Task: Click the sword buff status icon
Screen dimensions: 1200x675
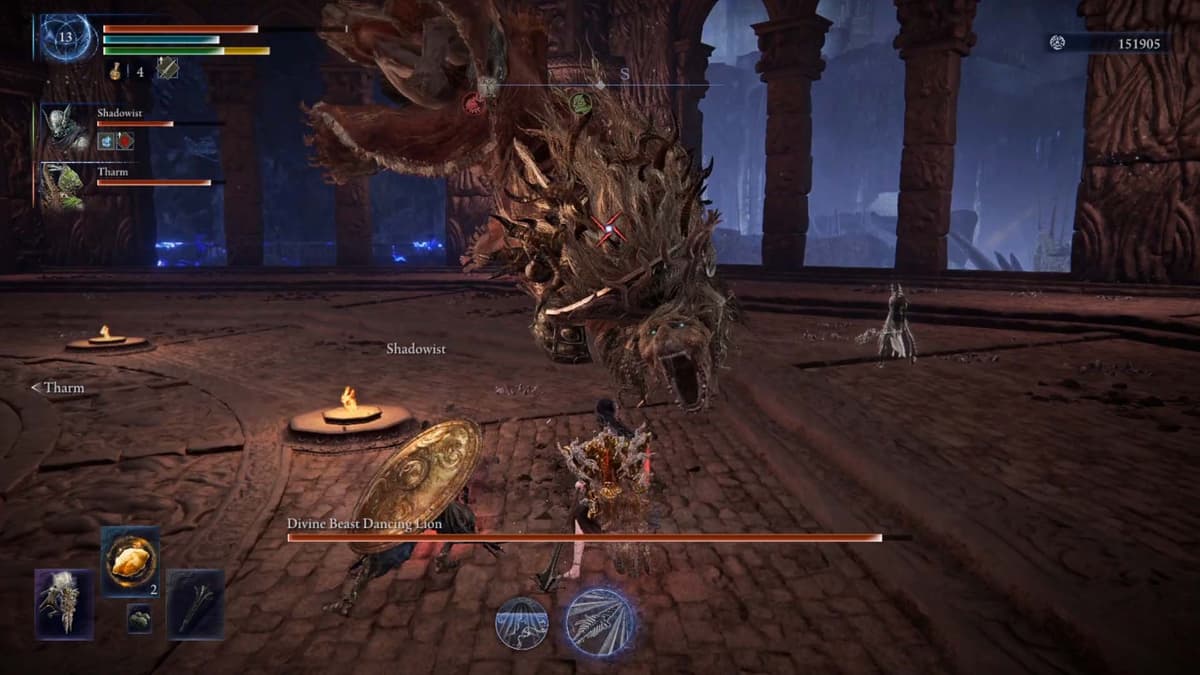Action: coord(167,68)
